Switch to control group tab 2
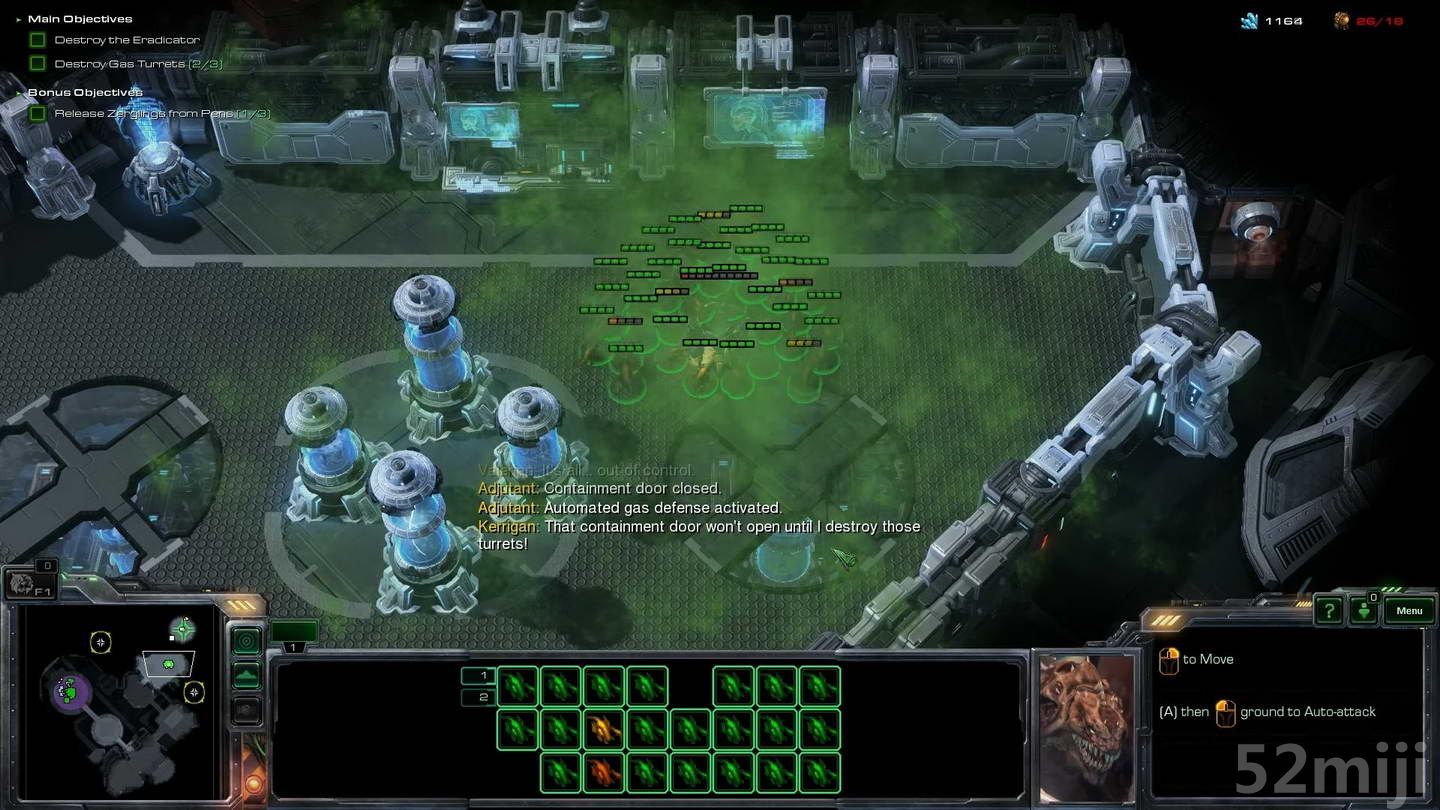Viewport: 1440px width, 810px height. (484, 697)
